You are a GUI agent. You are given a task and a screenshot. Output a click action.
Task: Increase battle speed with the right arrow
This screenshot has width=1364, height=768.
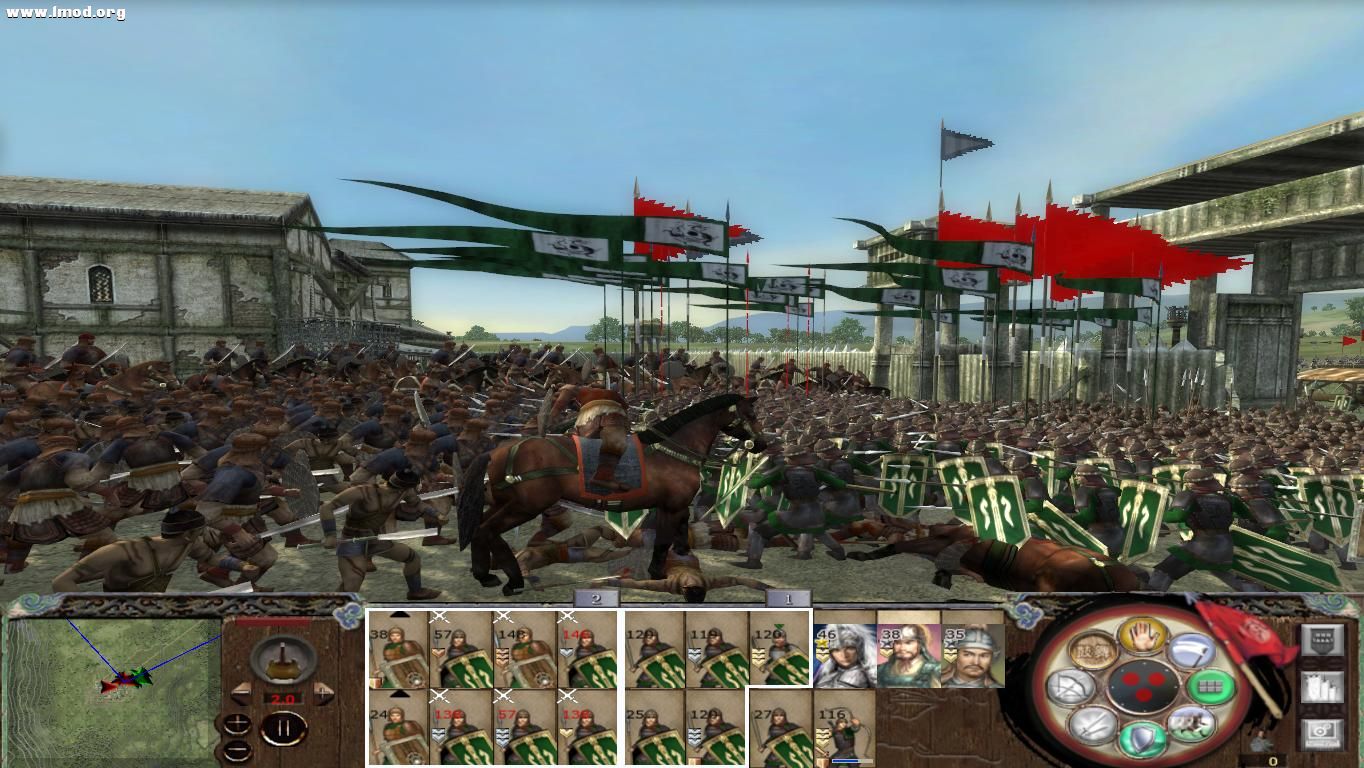point(322,692)
